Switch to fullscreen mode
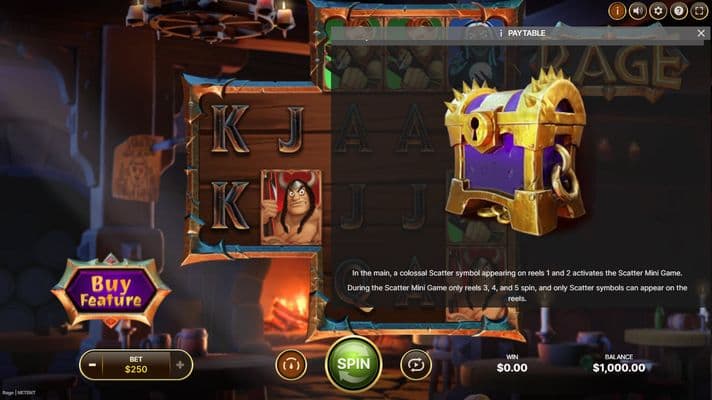The image size is (712, 400). click(700, 11)
